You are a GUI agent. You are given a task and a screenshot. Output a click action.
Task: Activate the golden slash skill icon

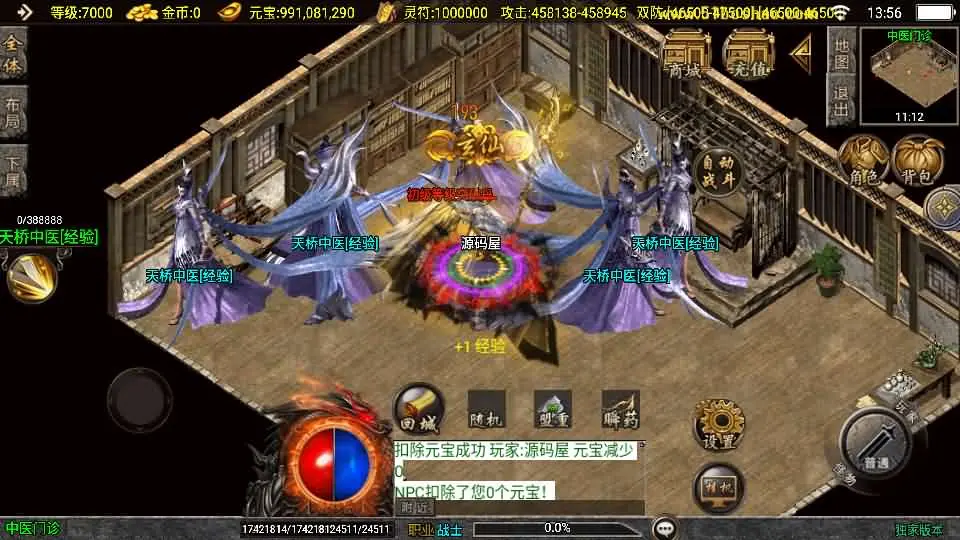pyautogui.click(x=32, y=278)
